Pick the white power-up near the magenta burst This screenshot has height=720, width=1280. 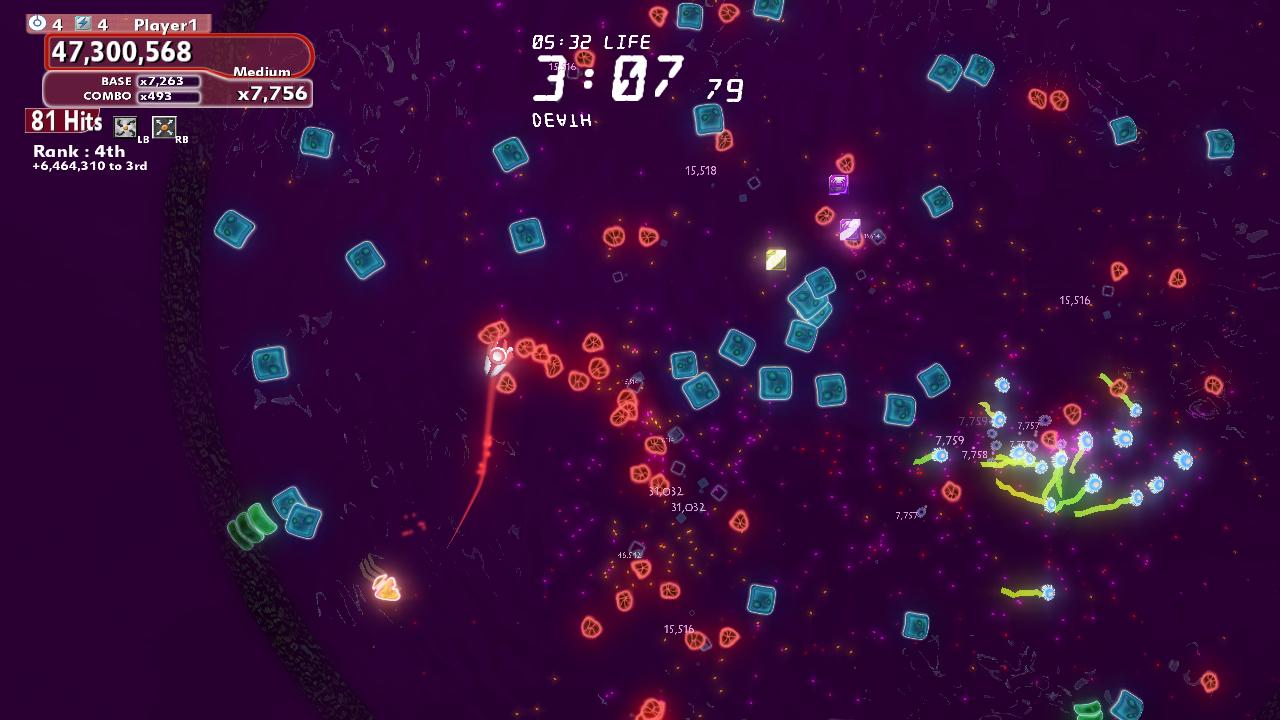pyautogui.click(x=849, y=228)
